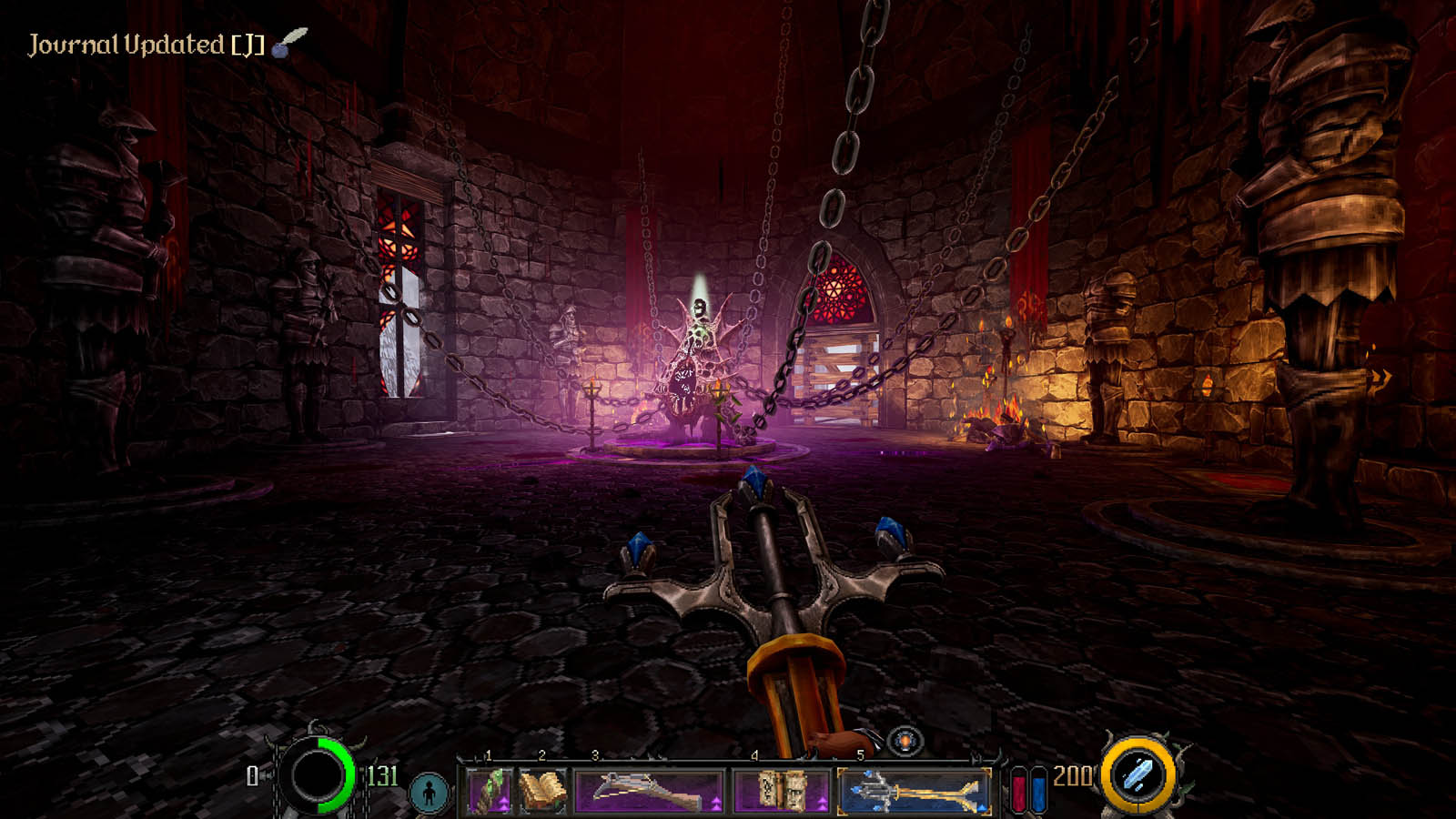Viewport: 1456px width, 819px height.
Task: Click the orange orb icon above hotbar
Action: click(905, 741)
